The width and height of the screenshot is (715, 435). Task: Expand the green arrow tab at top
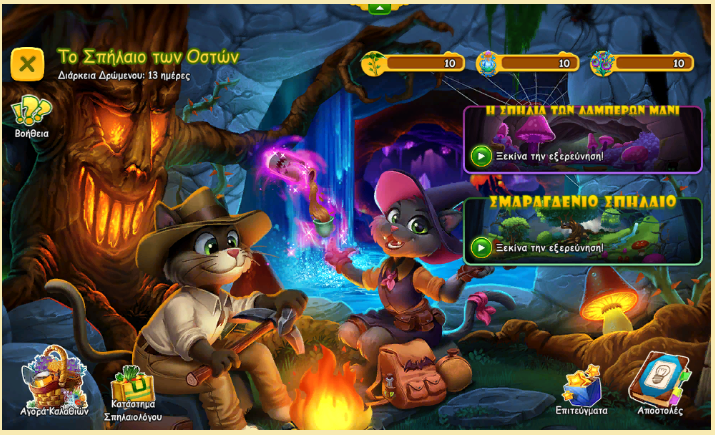[379, 7]
